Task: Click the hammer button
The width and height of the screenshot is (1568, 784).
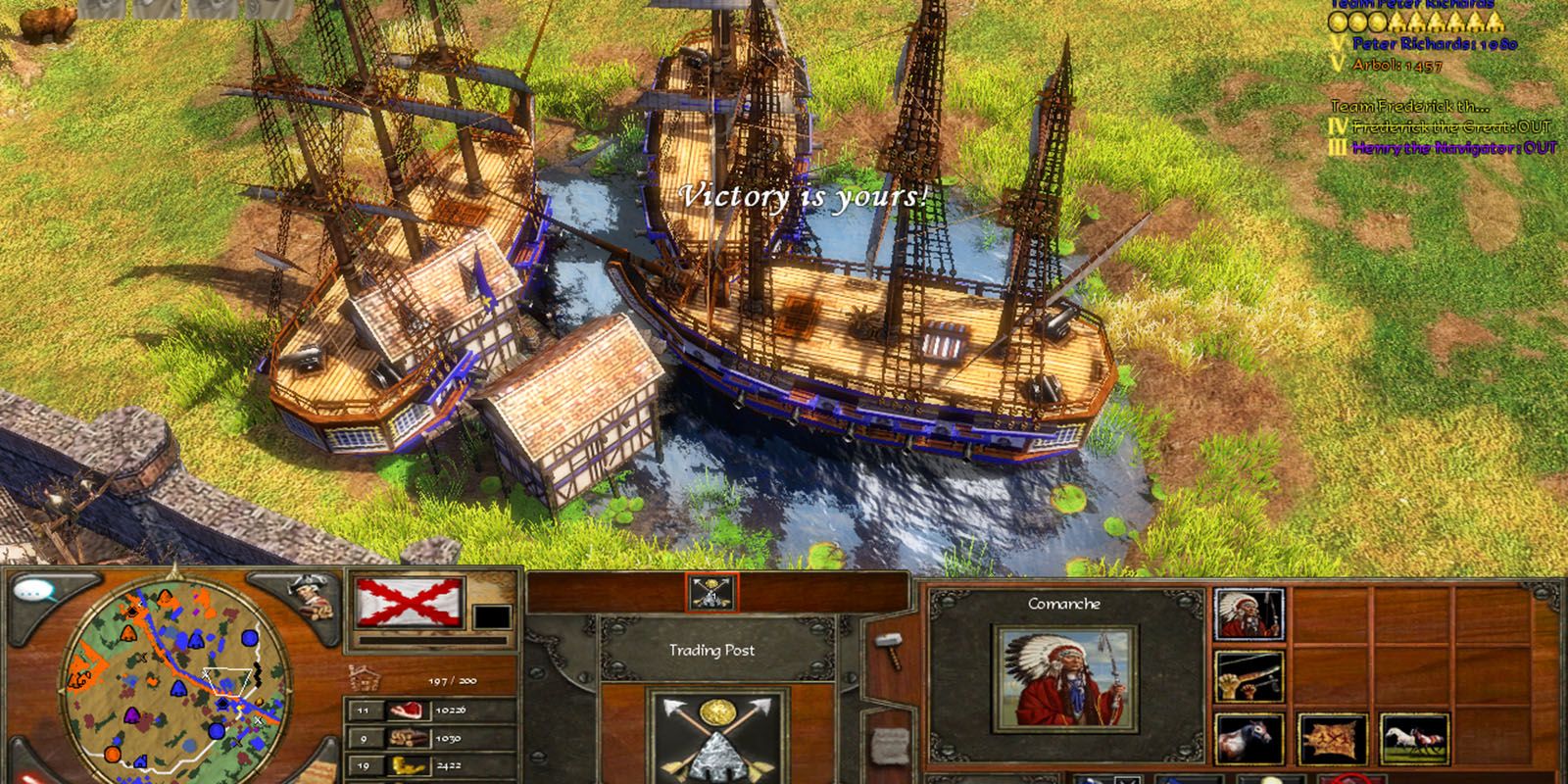Action: pos(889,651)
